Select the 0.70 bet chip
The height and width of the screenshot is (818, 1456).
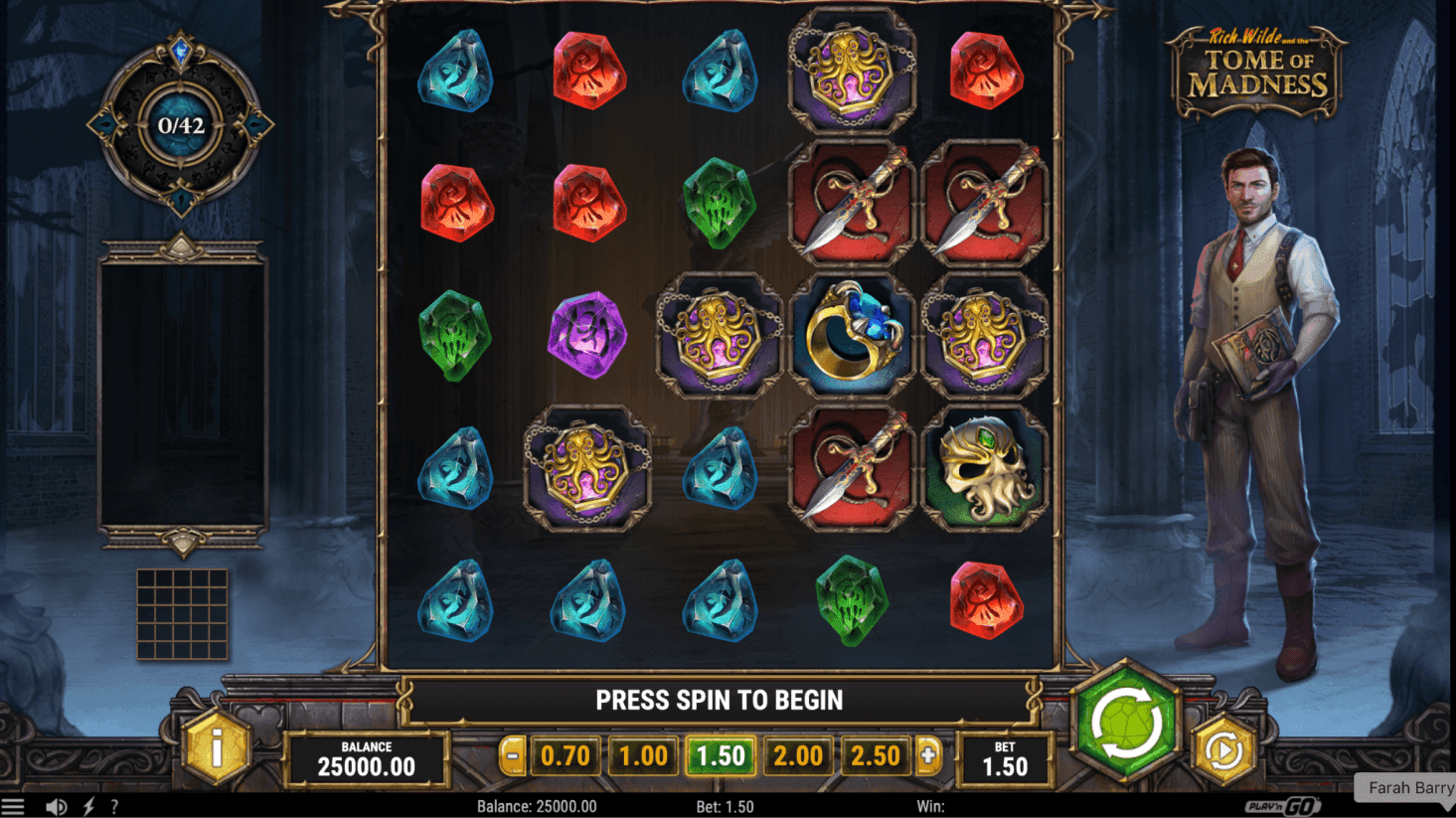[x=566, y=755]
